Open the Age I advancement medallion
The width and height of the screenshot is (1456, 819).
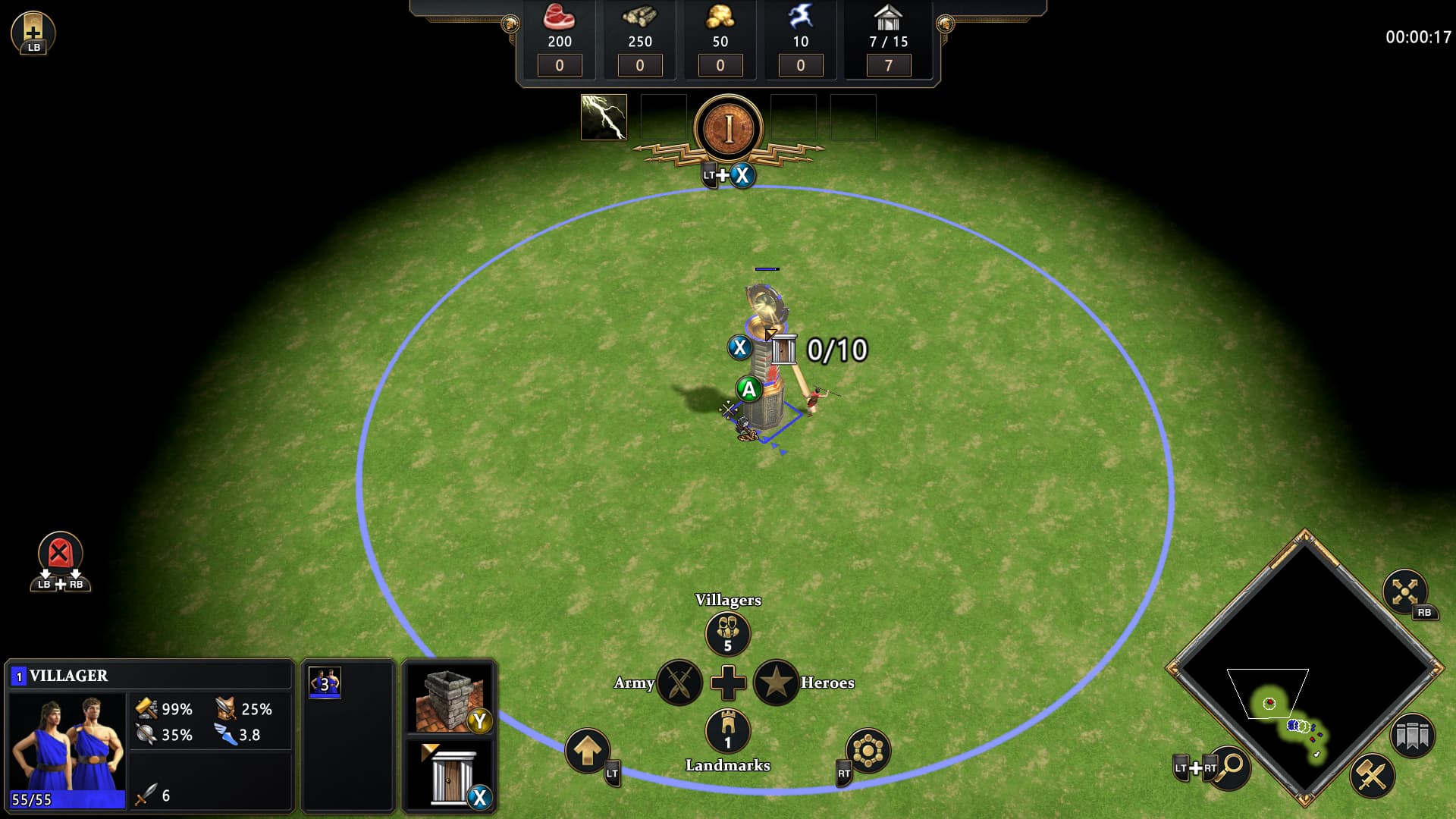(728, 128)
